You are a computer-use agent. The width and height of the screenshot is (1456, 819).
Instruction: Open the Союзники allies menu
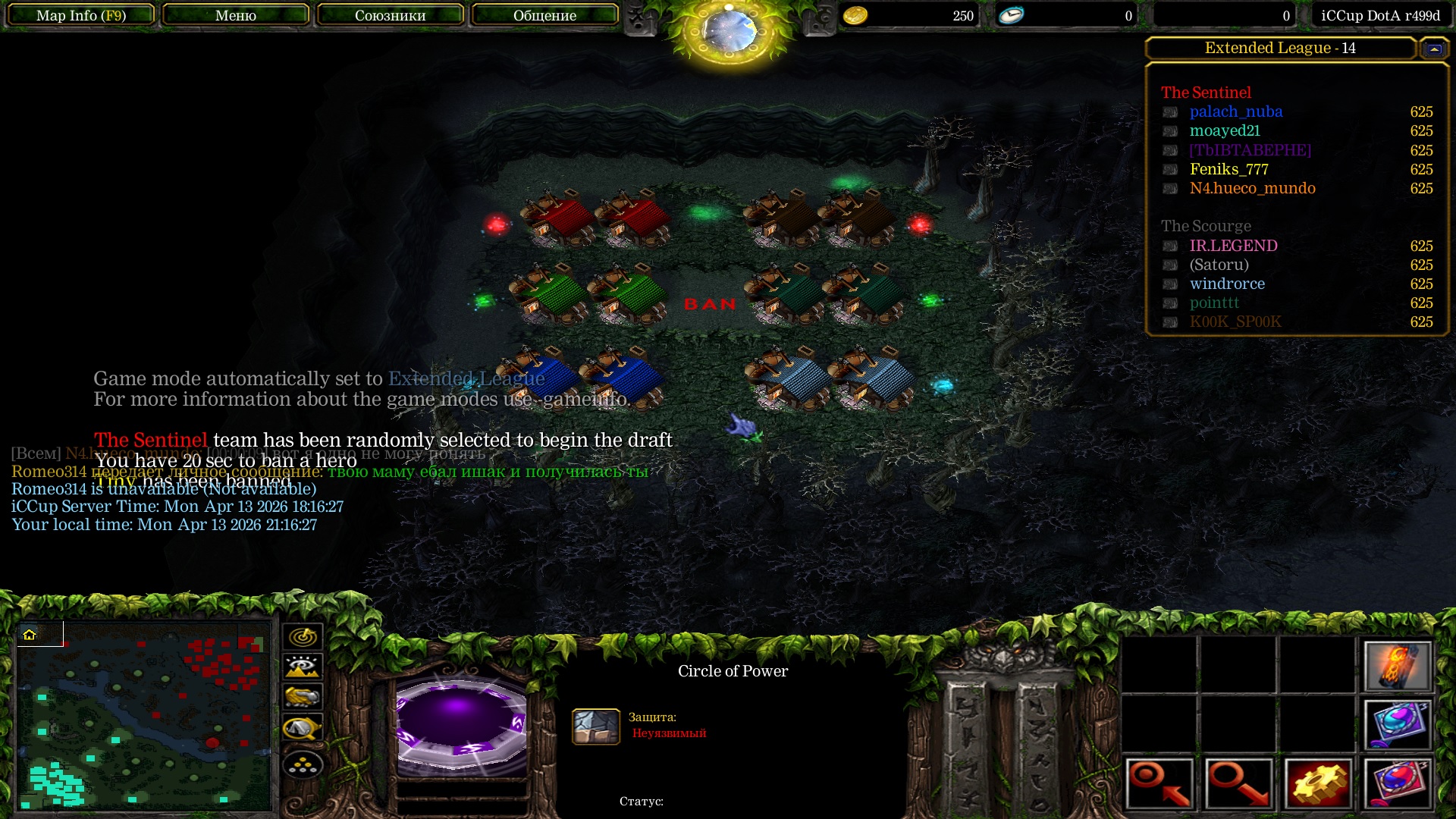(390, 15)
